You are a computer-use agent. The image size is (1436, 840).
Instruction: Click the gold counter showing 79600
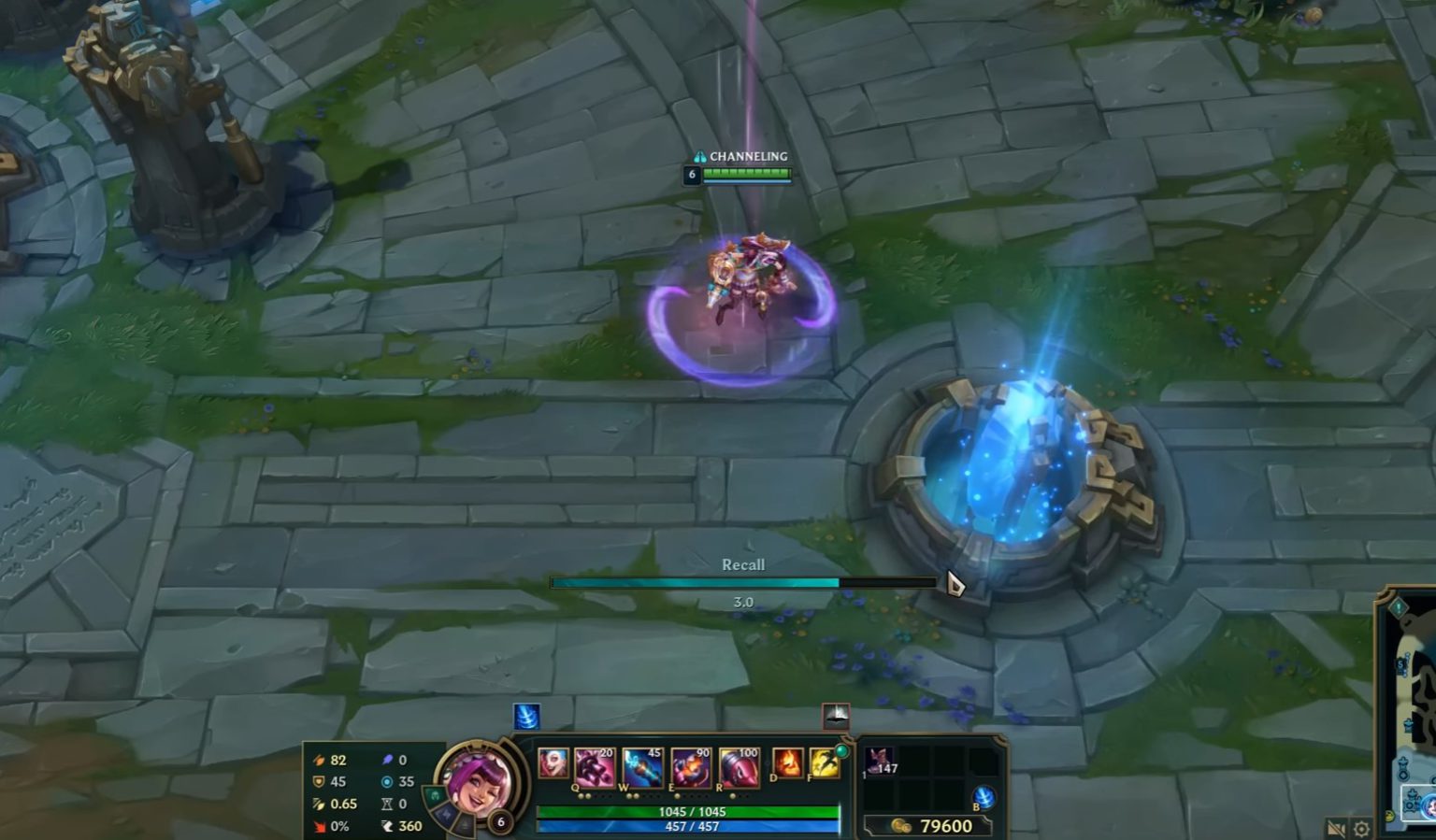point(944,824)
